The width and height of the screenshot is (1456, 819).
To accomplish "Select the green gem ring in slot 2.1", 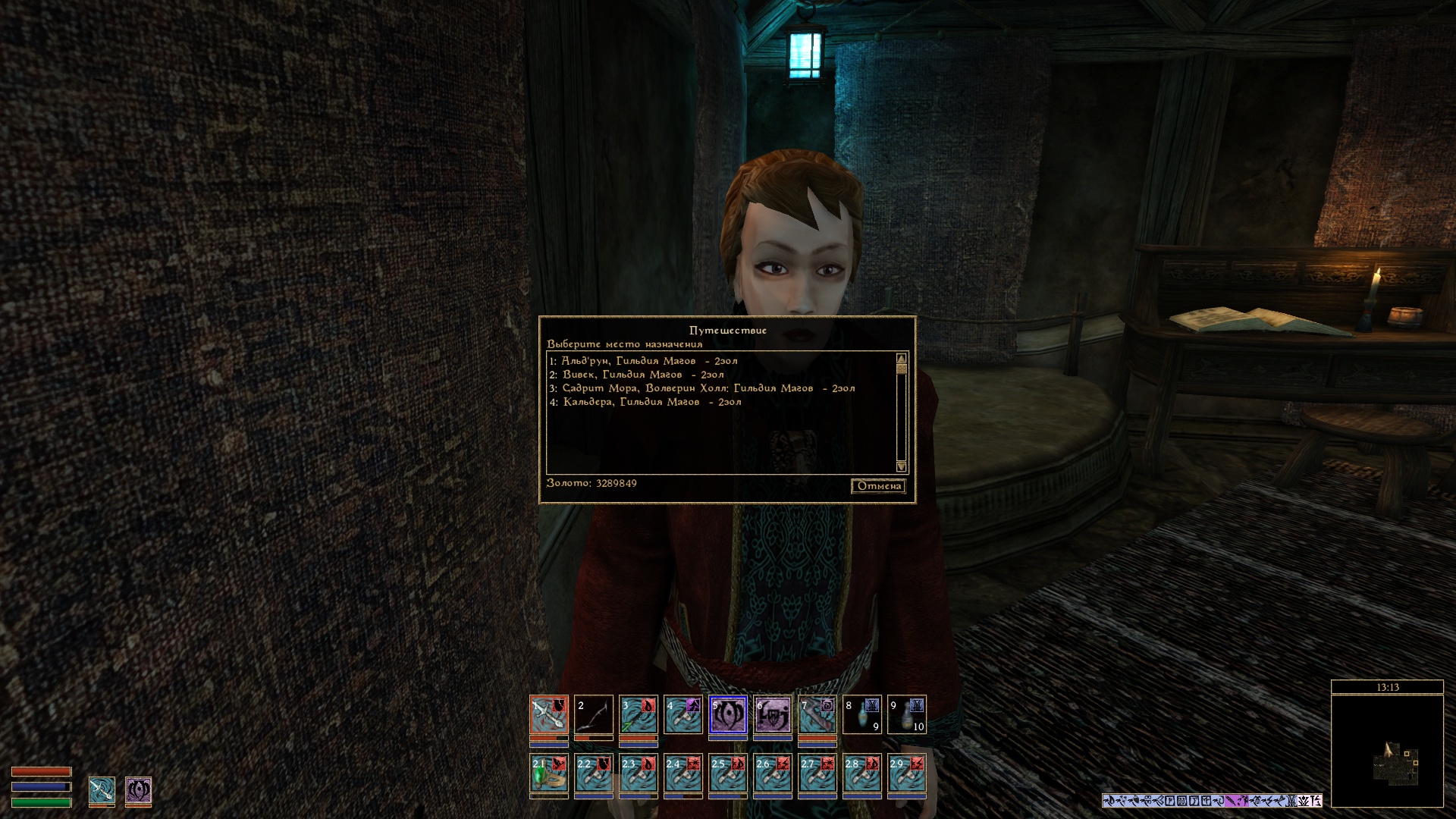I will (549, 773).
